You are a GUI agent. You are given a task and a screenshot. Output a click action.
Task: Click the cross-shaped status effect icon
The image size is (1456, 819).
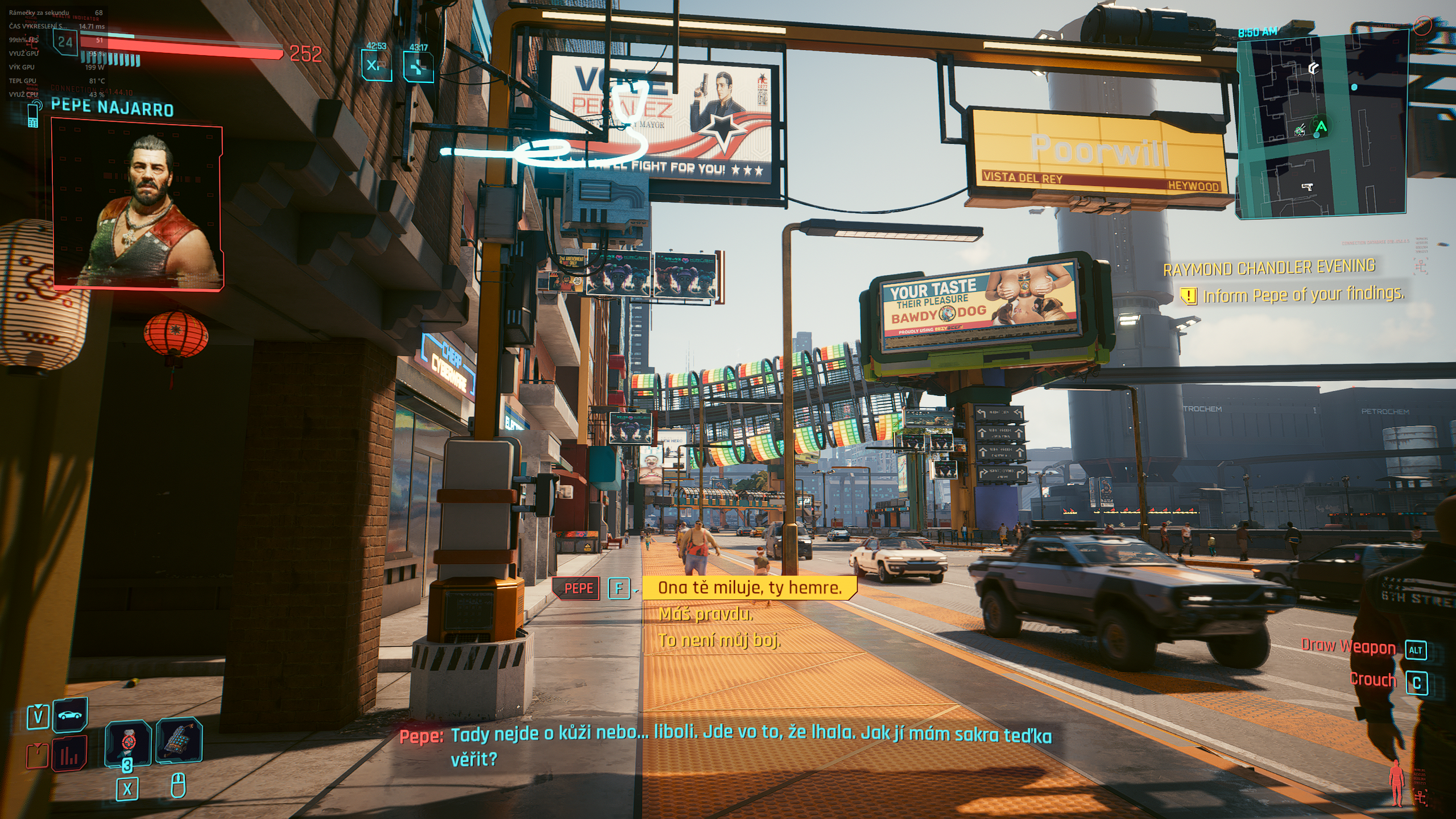(x=418, y=67)
